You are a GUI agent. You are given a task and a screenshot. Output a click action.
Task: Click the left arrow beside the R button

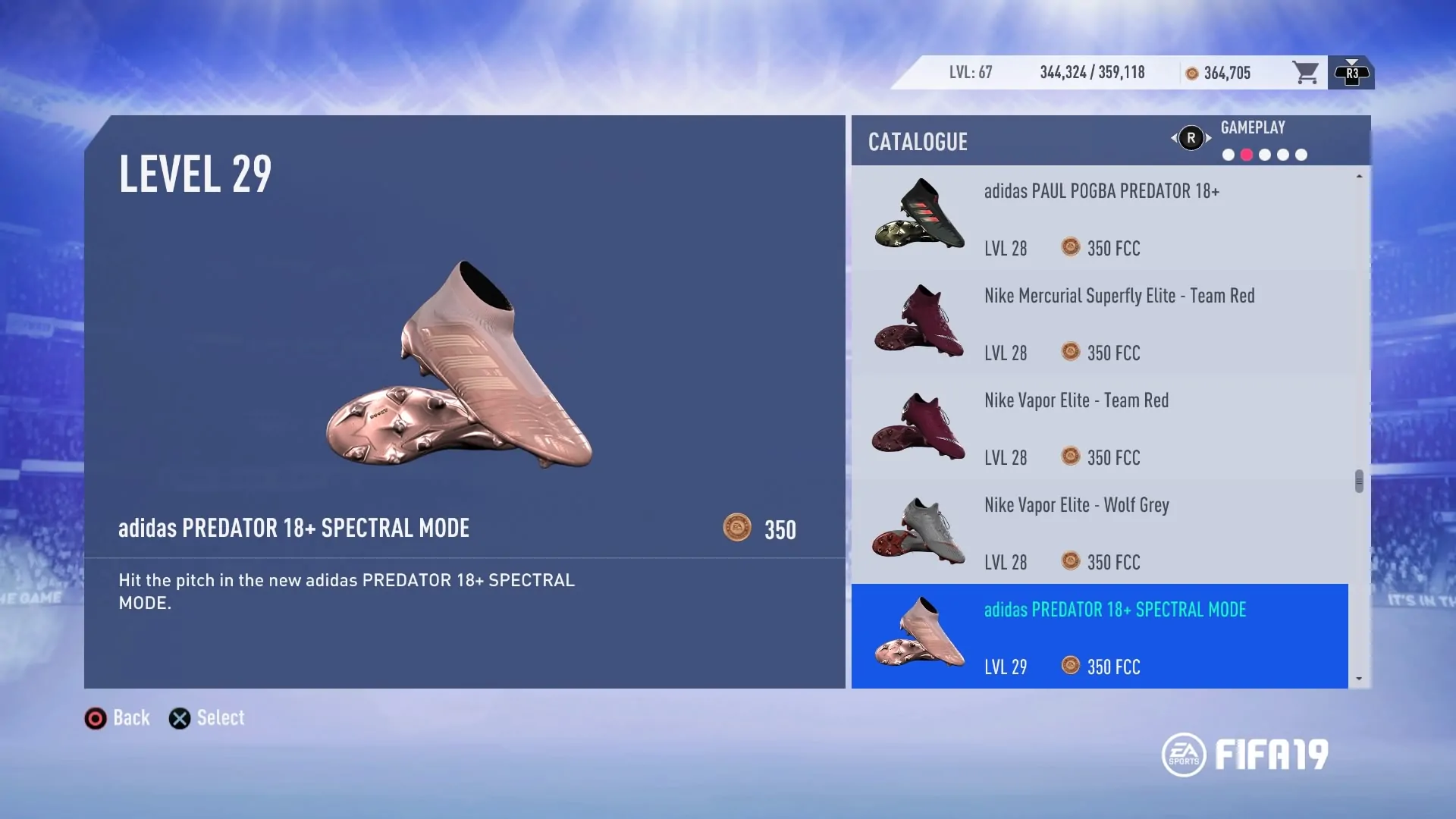pyautogui.click(x=1173, y=138)
